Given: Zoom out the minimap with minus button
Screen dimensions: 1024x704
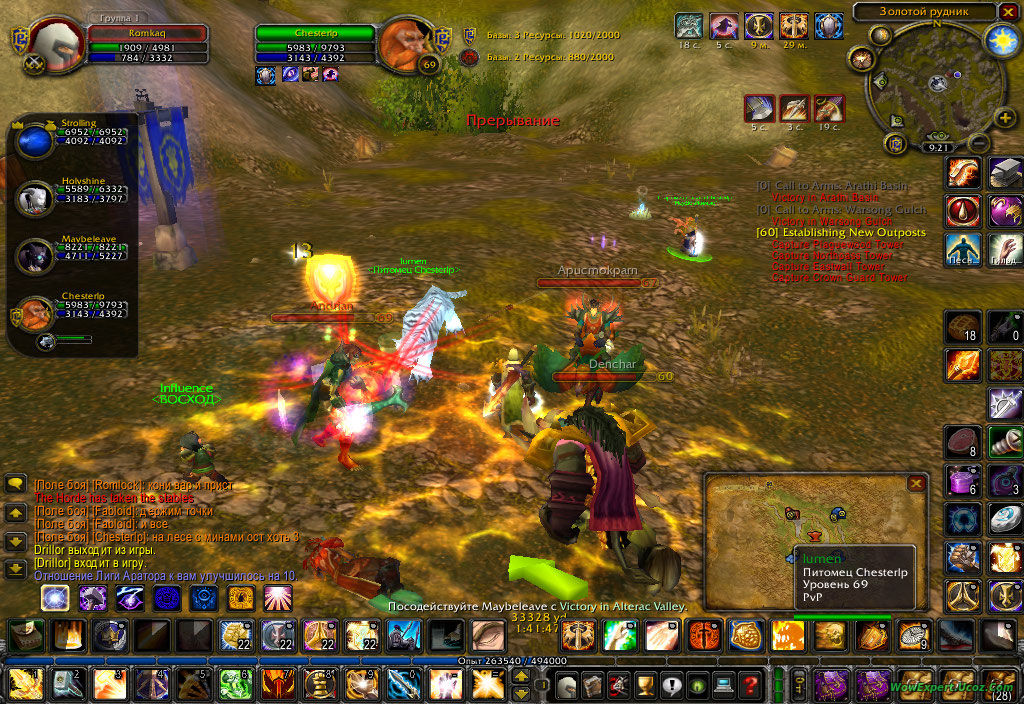Looking at the screenshot, I should pyautogui.click(x=978, y=143).
